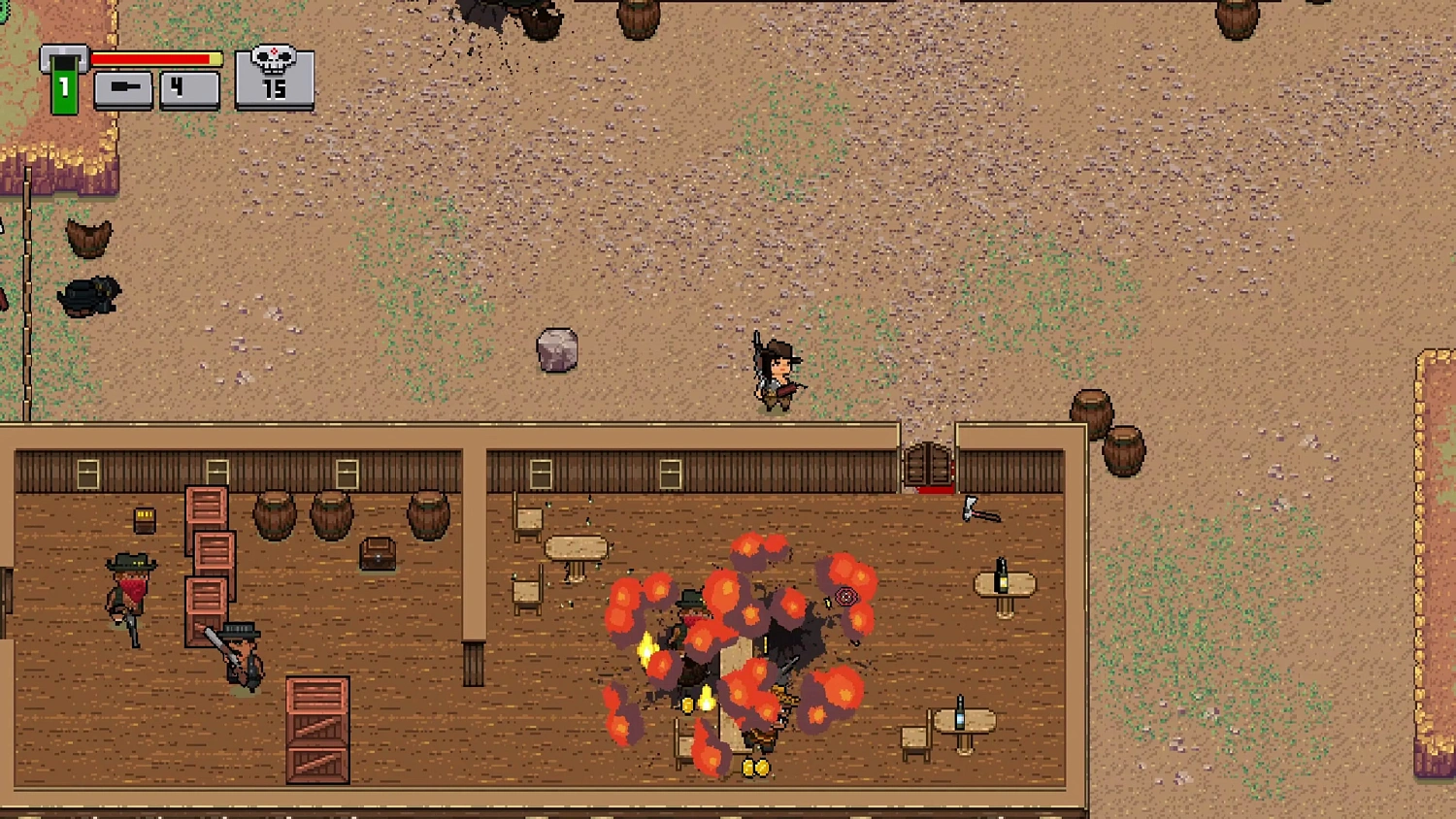The width and height of the screenshot is (1456, 819).
Task: Select the pistol ammo icon in the HUD
Action: click(123, 90)
